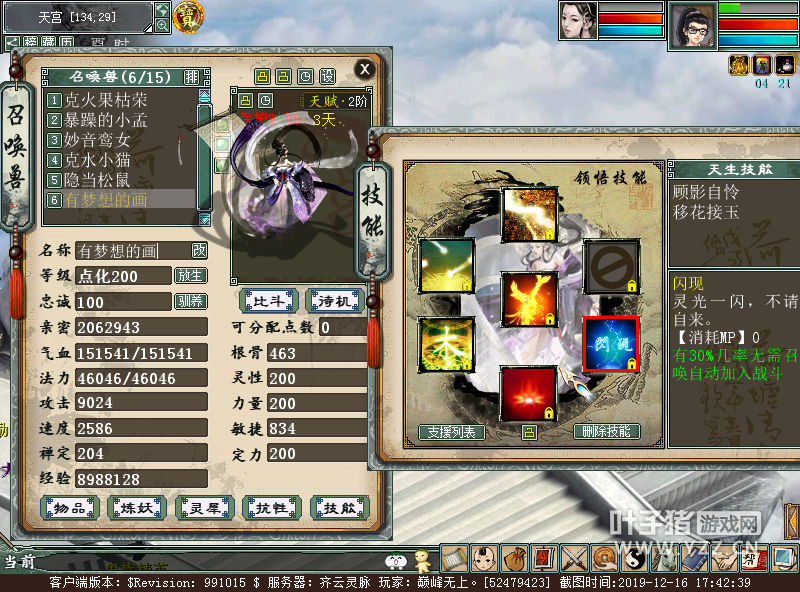Click the 改 rename button

(x=199, y=251)
